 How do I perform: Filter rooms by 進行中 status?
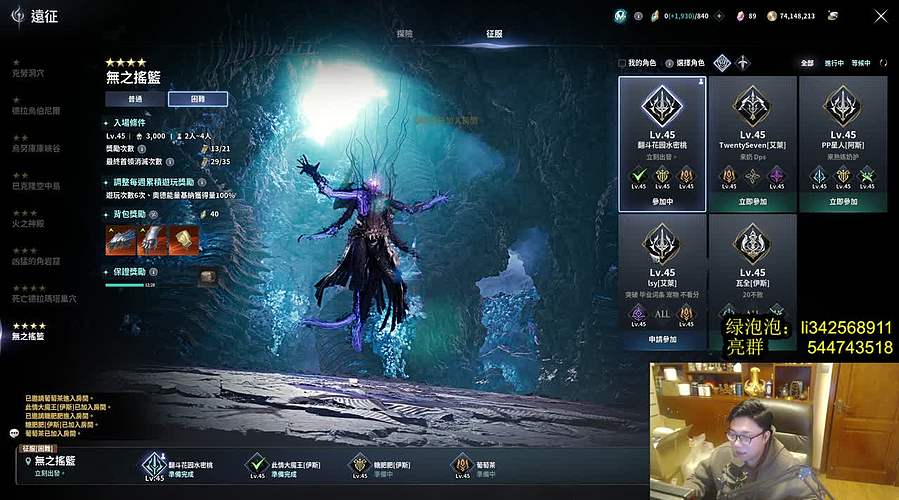[x=834, y=63]
